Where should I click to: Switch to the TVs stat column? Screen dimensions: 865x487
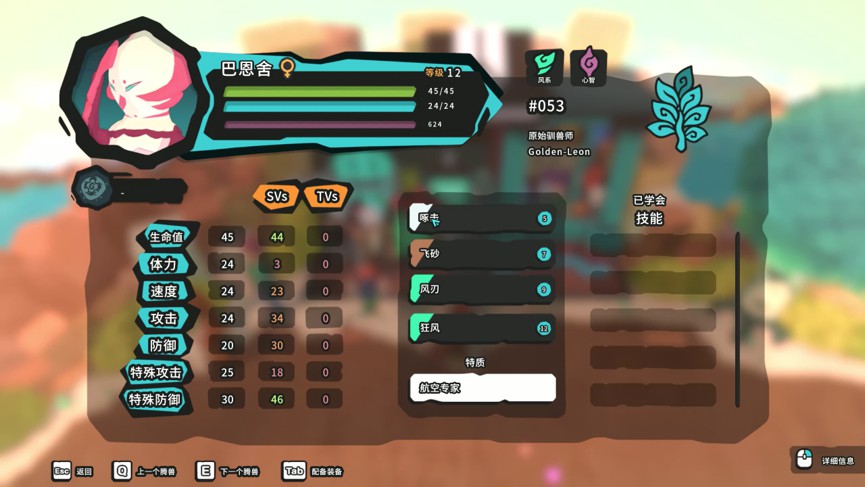coord(326,197)
